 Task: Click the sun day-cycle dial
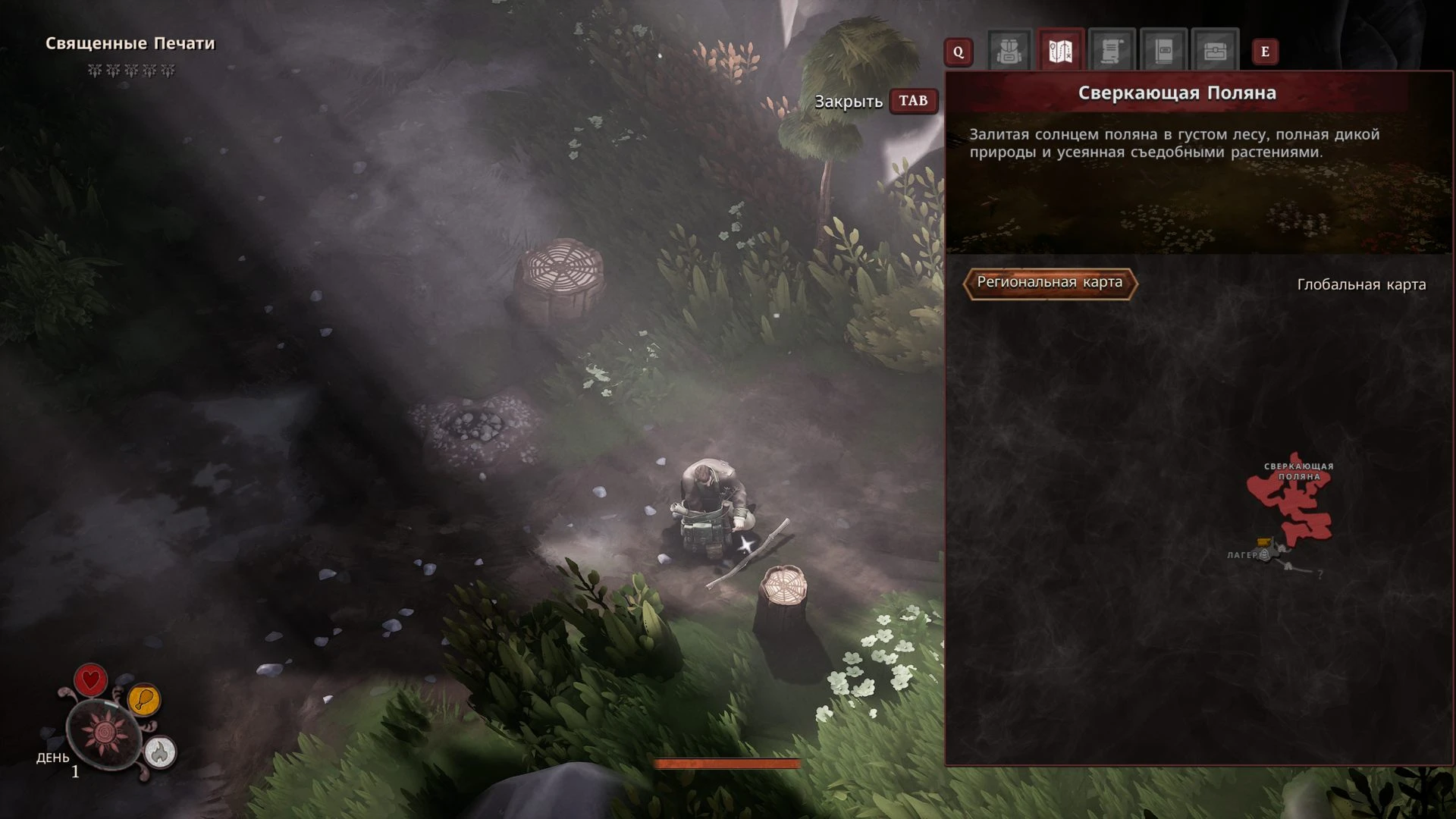tap(104, 732)
